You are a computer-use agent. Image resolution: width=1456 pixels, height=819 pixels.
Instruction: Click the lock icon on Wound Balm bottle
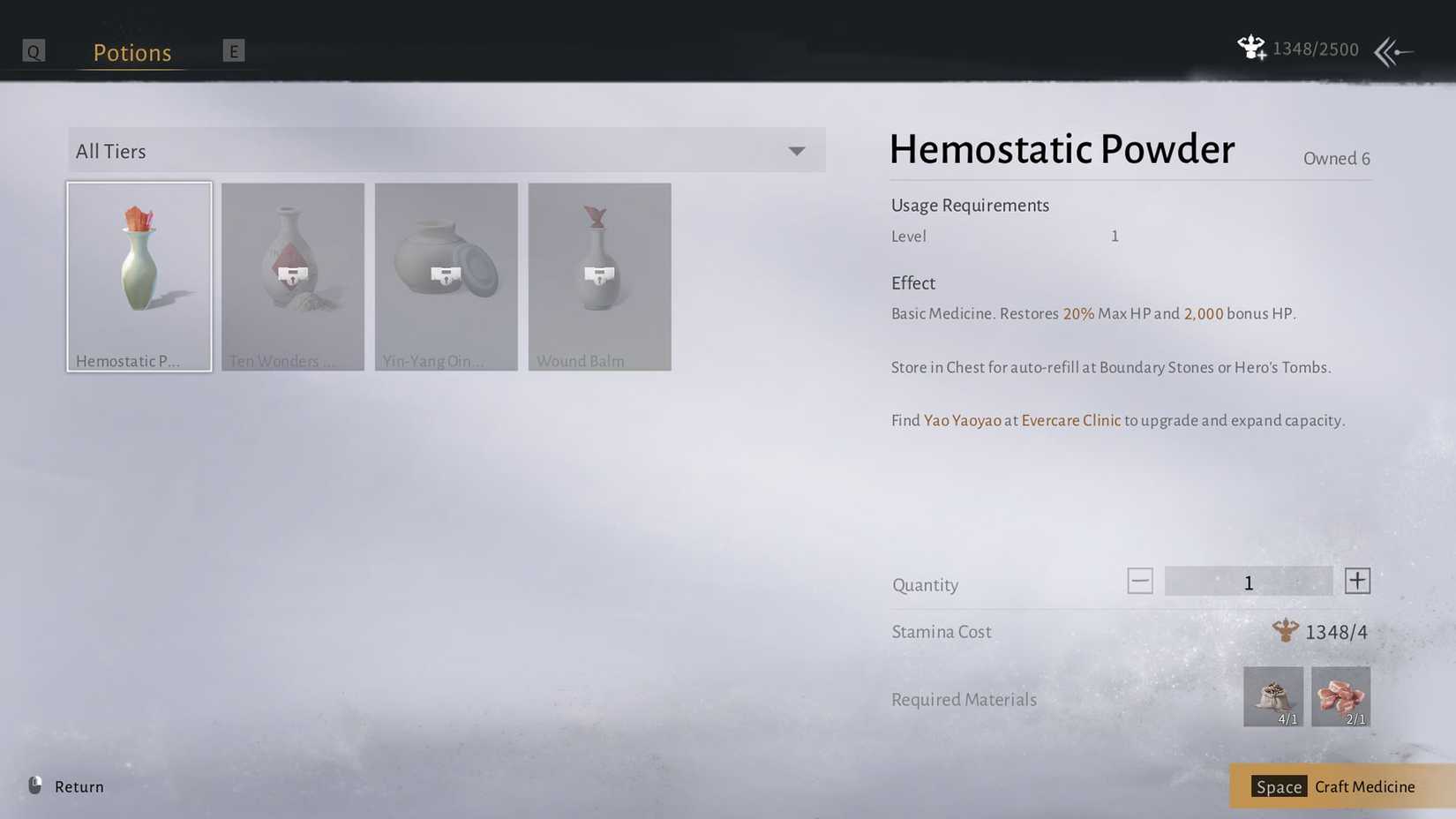(x=599, y=277)
